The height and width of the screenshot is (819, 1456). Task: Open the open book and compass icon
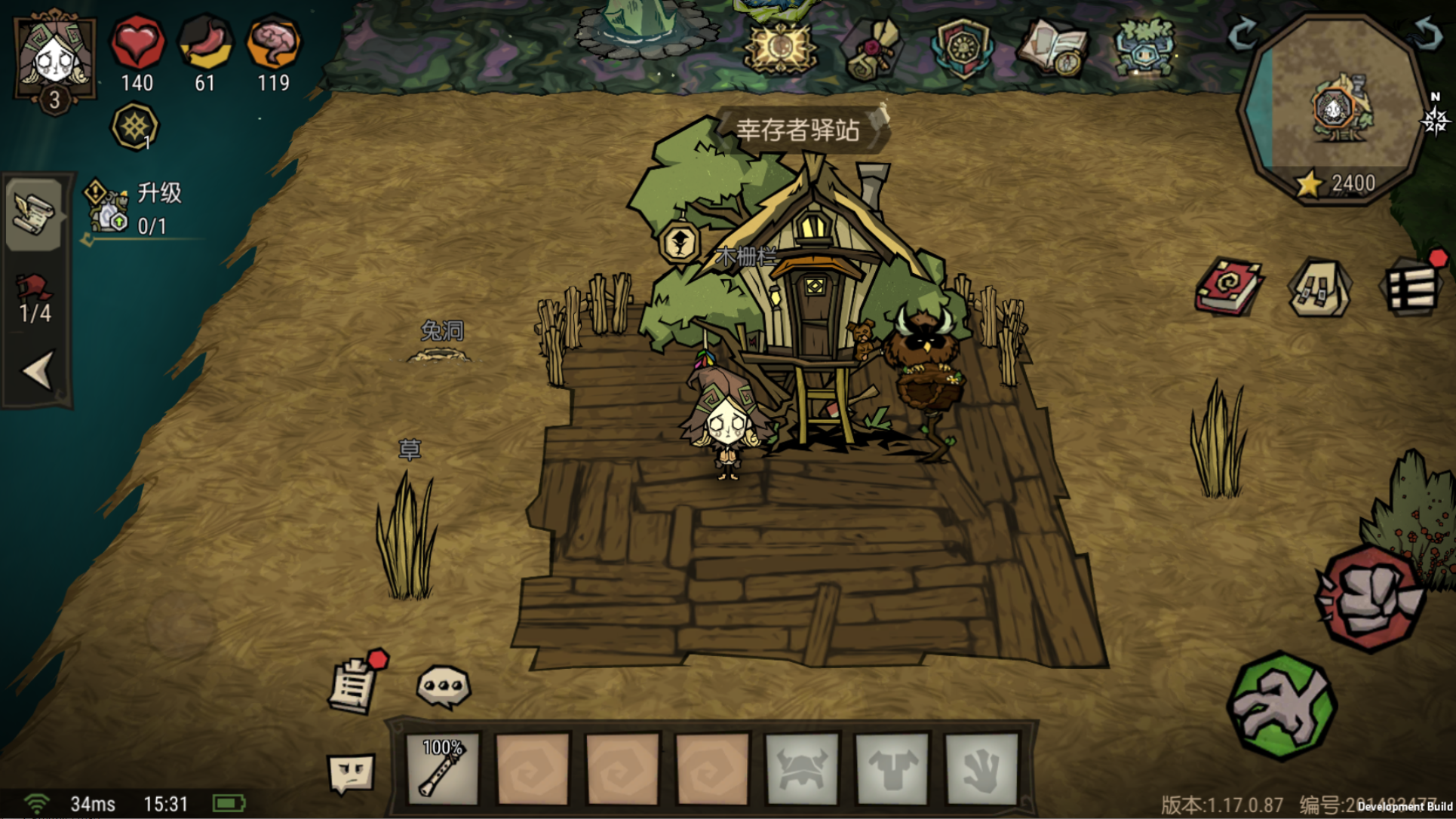[1052, 48]
